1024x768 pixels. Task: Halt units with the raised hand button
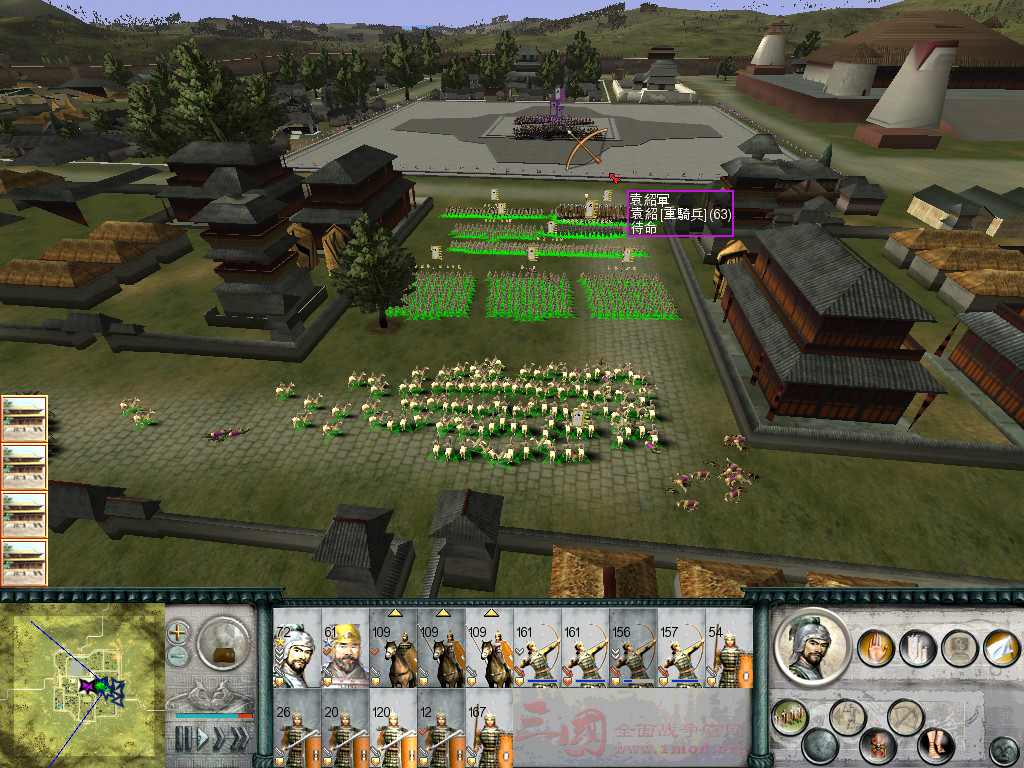click(x=876, y=648)
